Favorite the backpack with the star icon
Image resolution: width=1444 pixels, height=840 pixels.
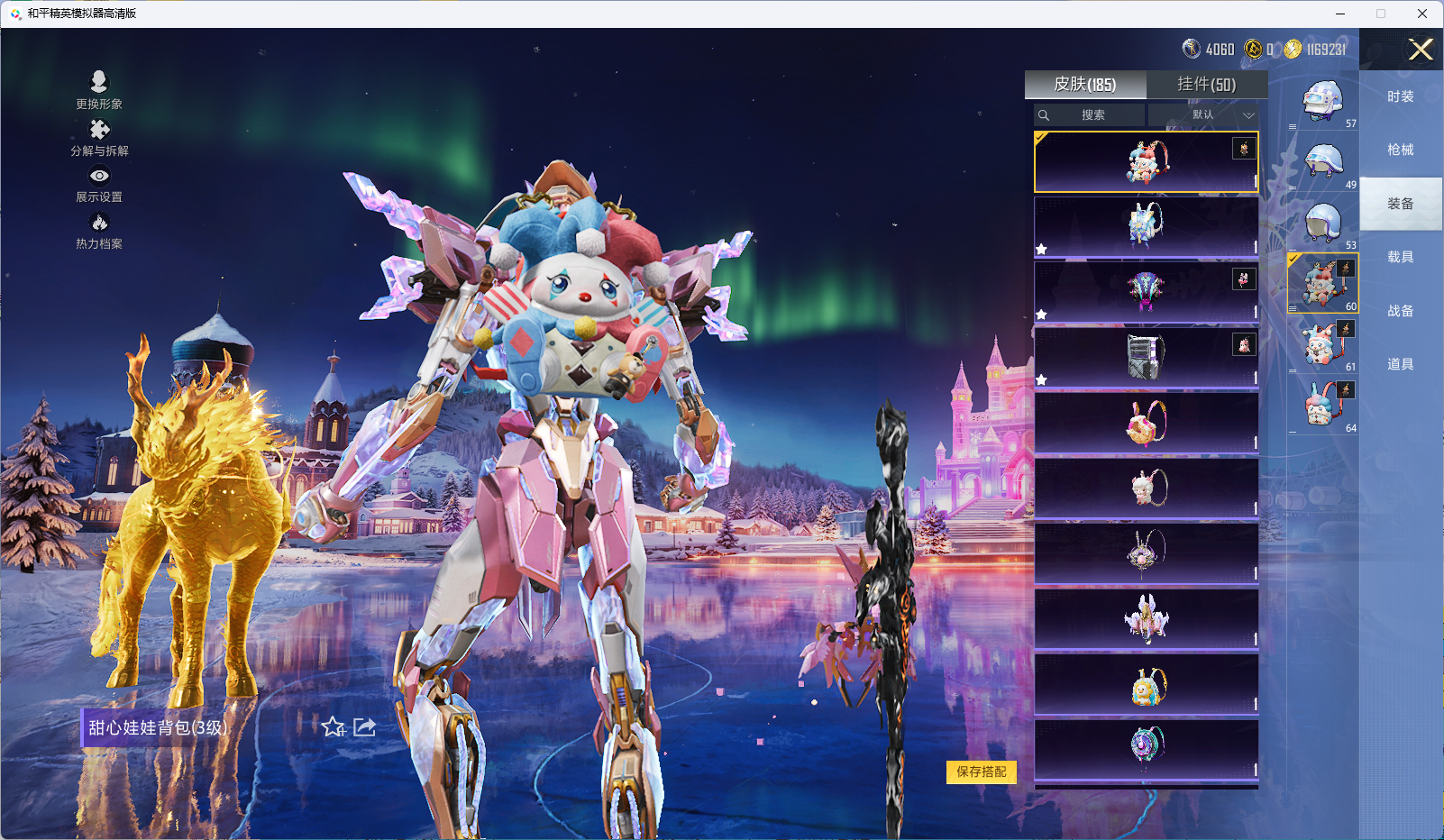click(333, 727)
